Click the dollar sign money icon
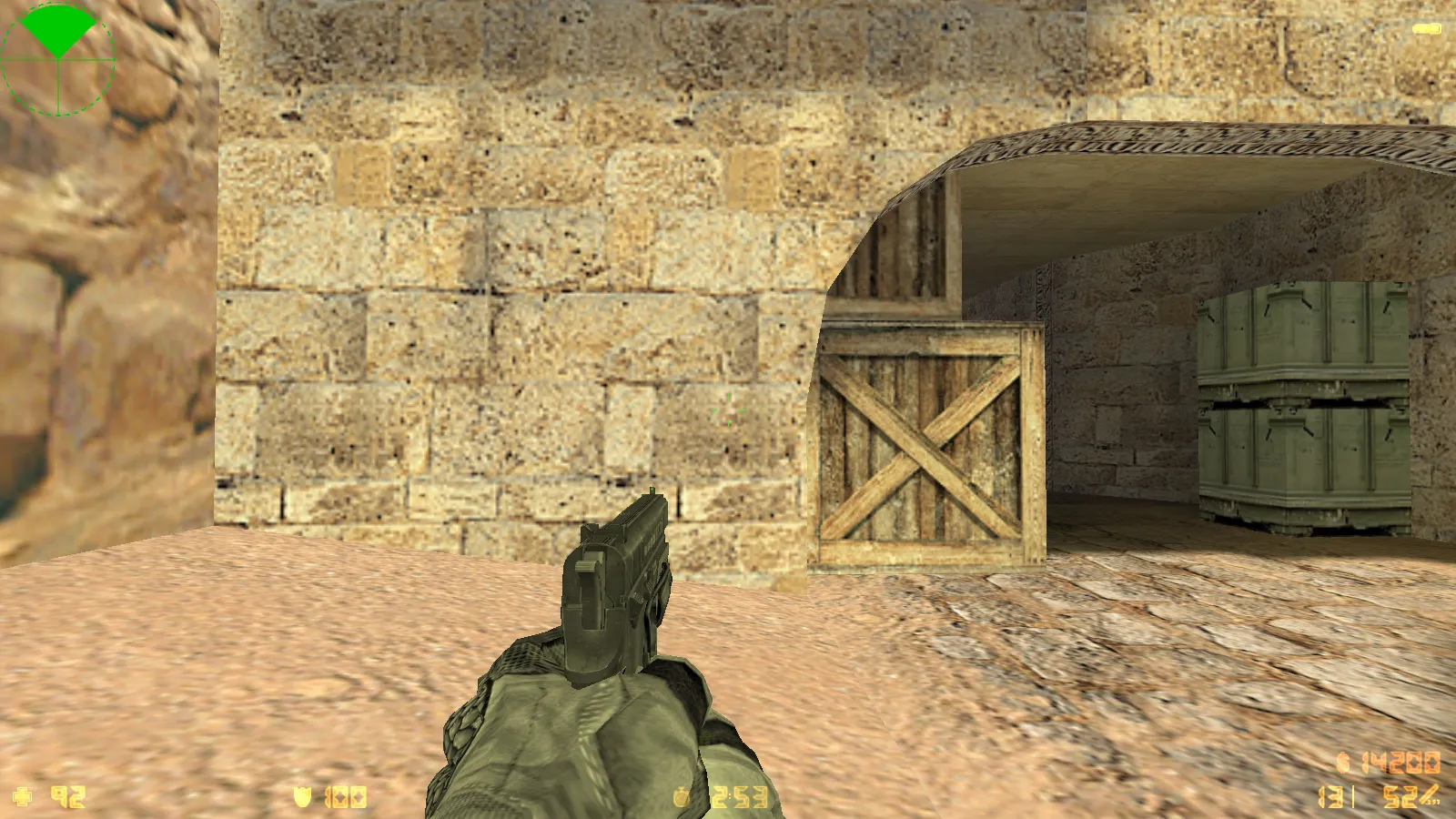 (1343, 761)
